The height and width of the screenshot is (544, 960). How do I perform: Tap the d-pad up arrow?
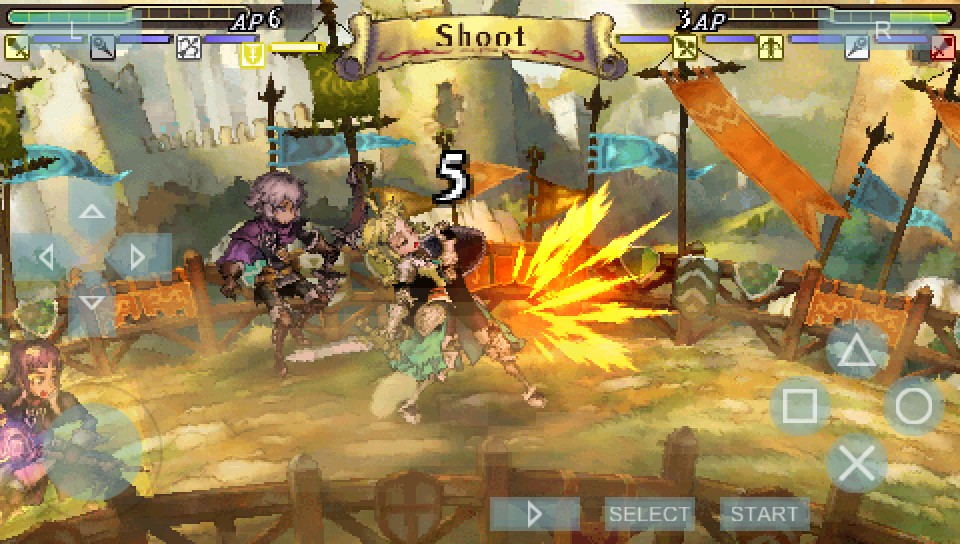point(91,212)
